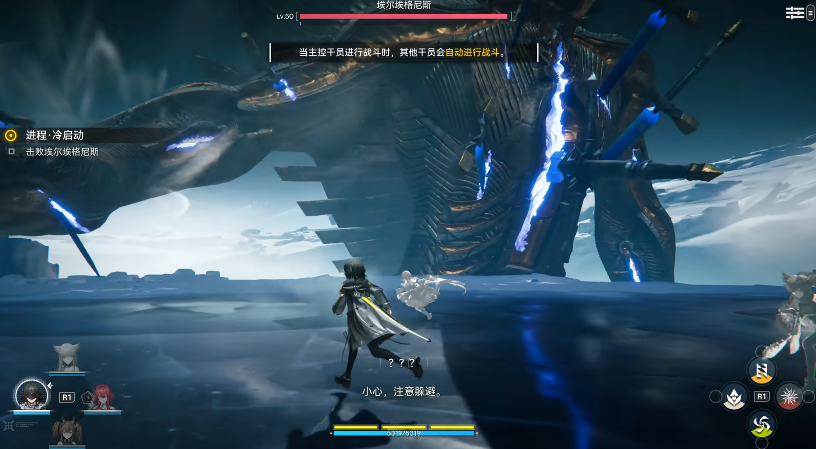Viewport: 816px width, 449px height.
Task: Activate the yellow lightning skill icon
Action: 761,371
